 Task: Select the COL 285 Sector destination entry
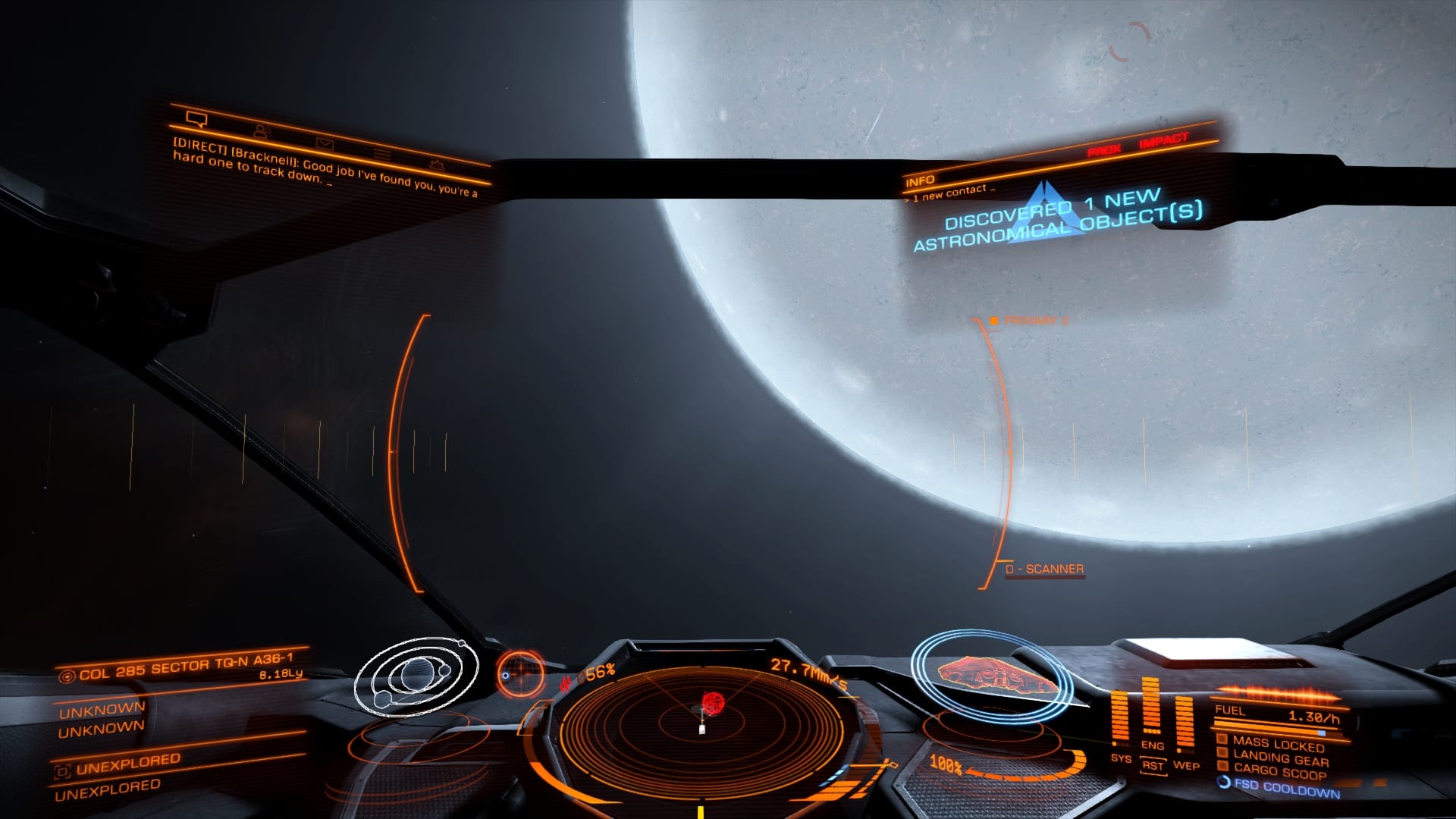(x=186, y=667)
